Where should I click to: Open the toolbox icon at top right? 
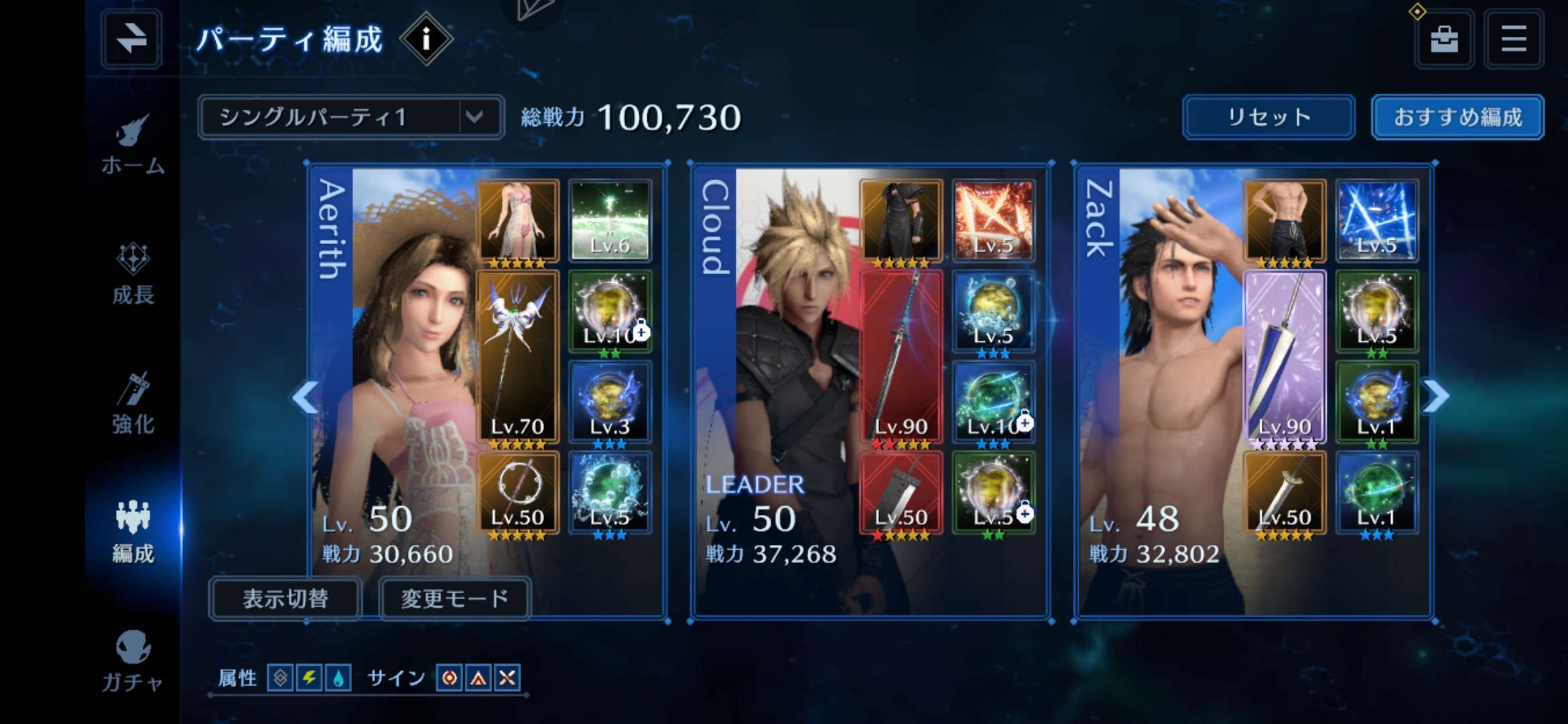1444,39
